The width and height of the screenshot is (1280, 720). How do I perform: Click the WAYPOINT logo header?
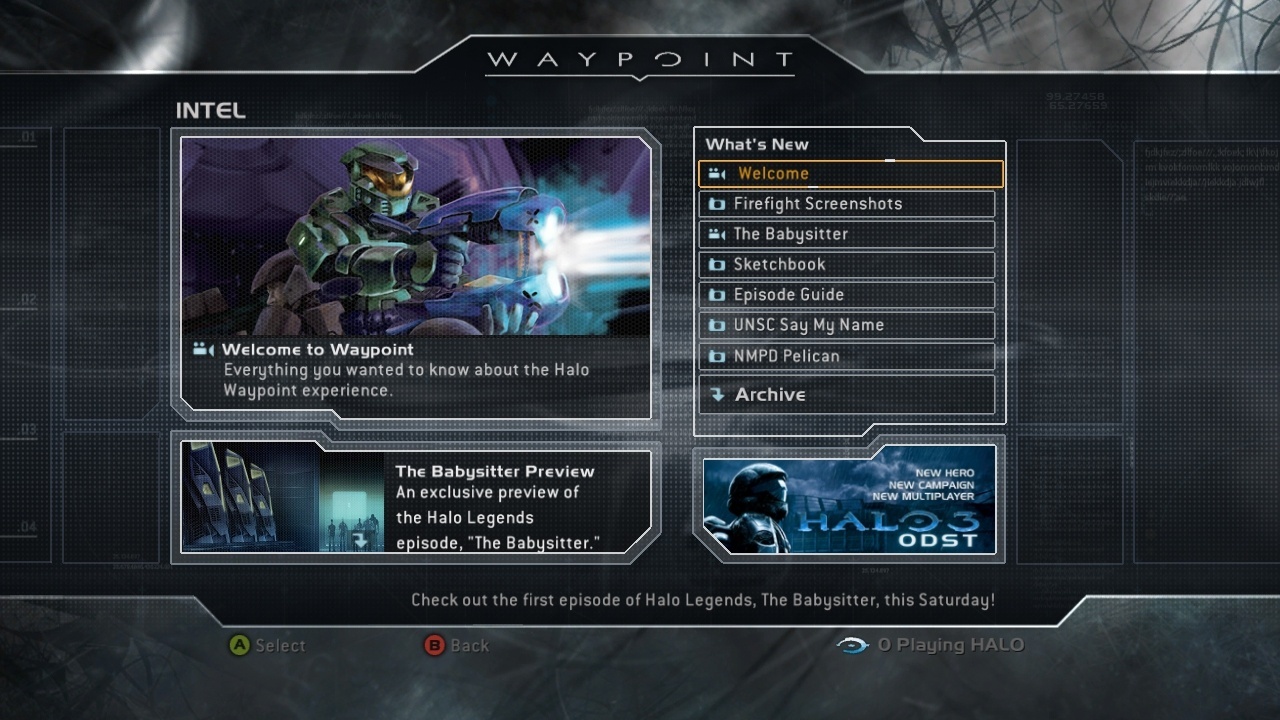638,59
